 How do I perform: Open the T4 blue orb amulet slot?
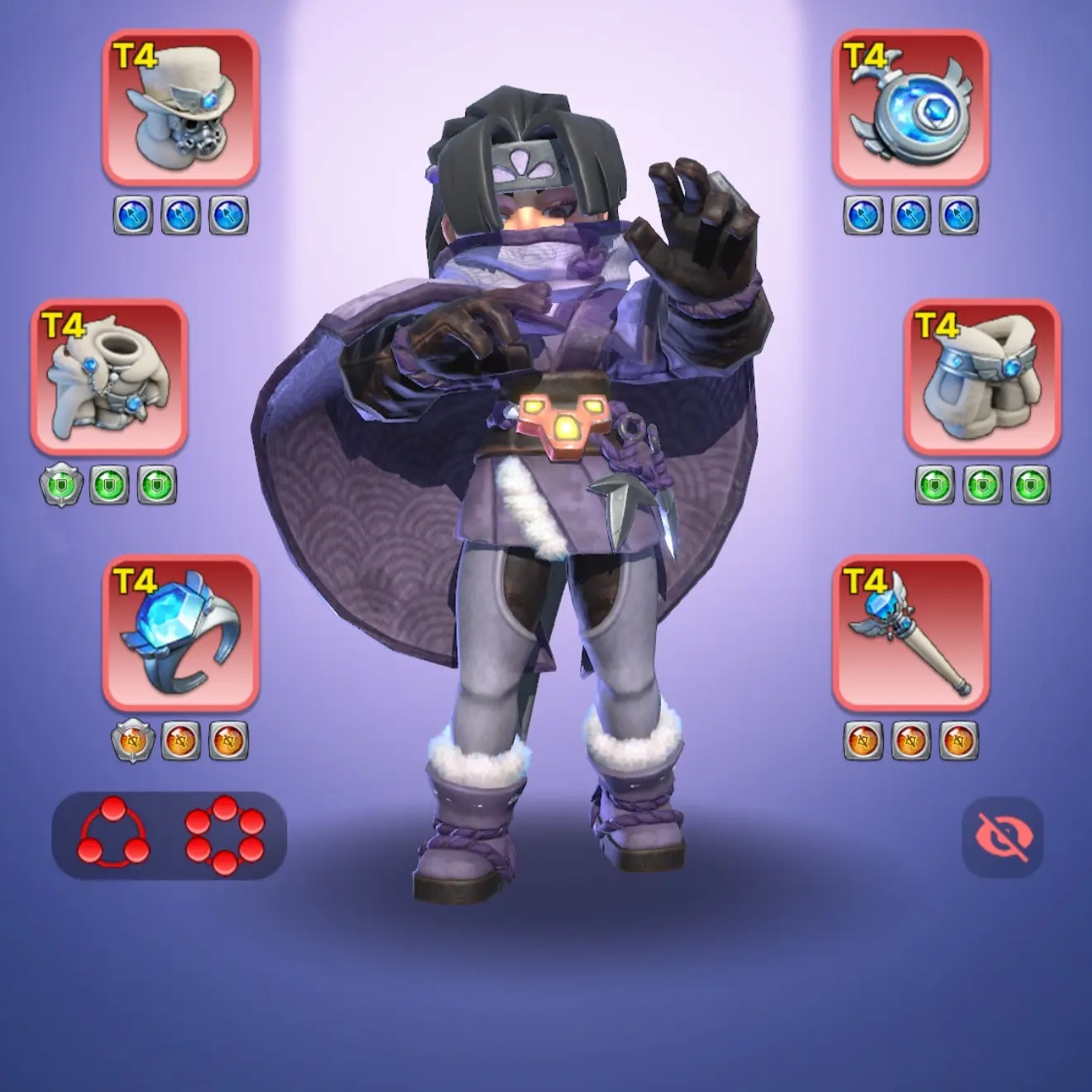910,108
